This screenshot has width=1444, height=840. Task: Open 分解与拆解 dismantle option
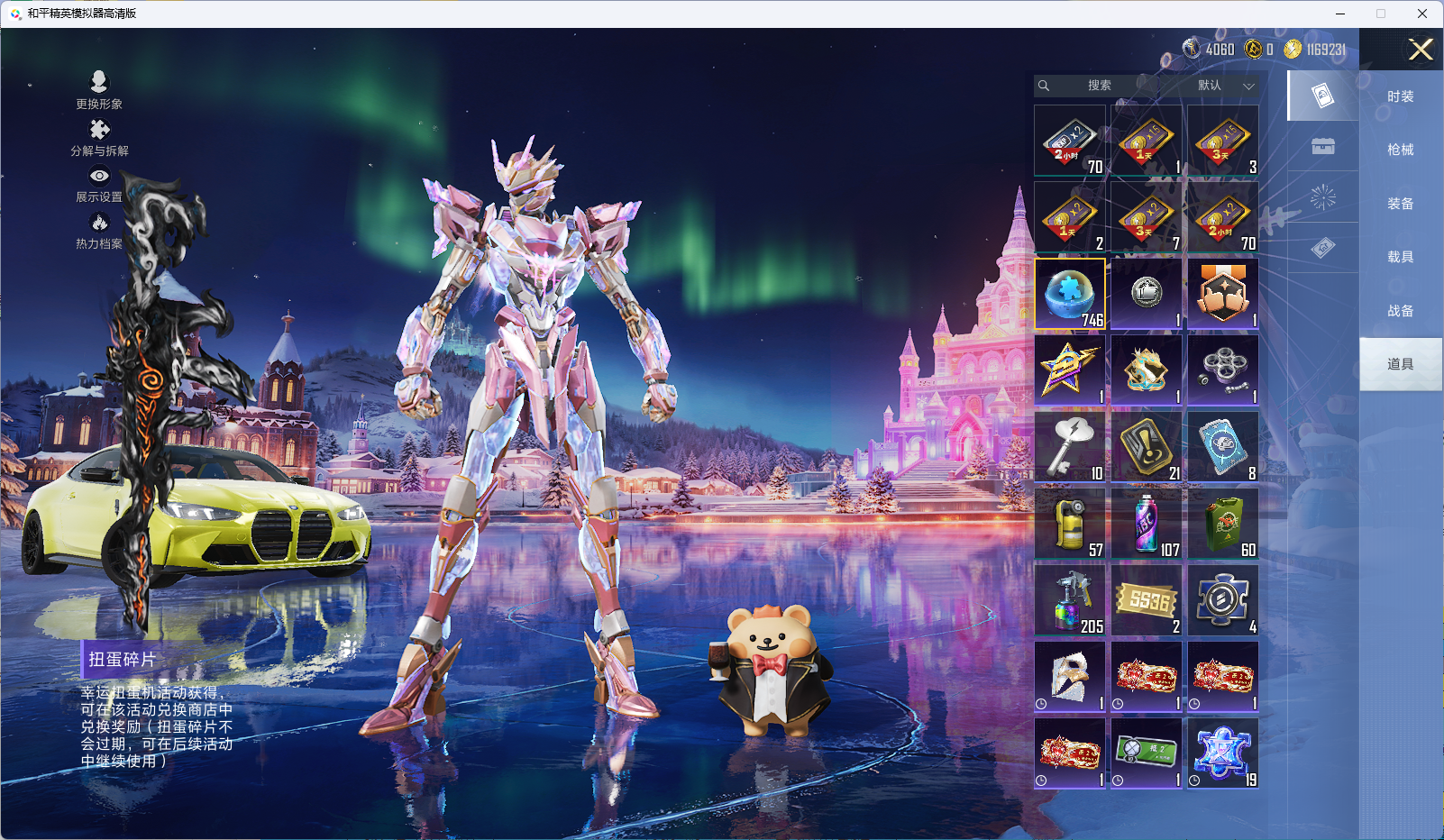coord(99,138)
